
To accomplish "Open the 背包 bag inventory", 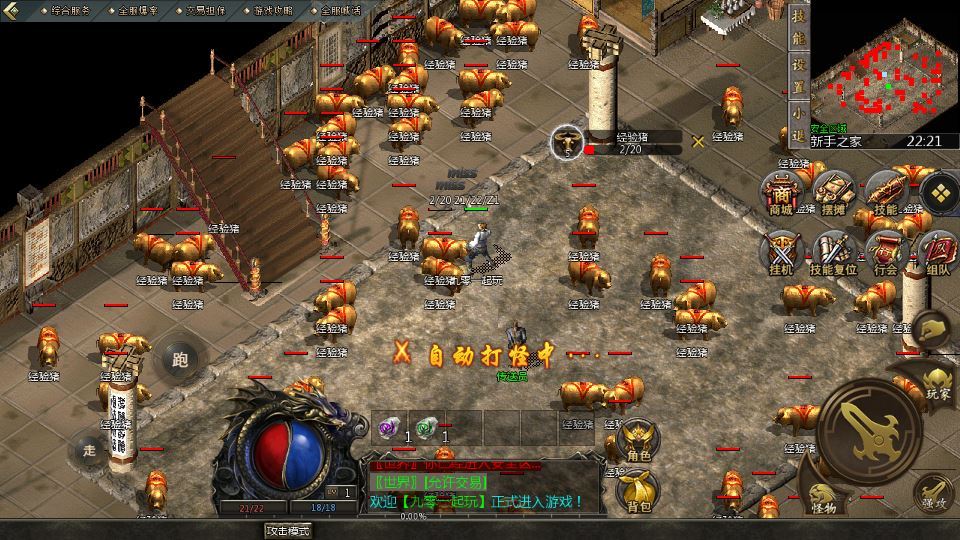I will click(x=637, y=489).
